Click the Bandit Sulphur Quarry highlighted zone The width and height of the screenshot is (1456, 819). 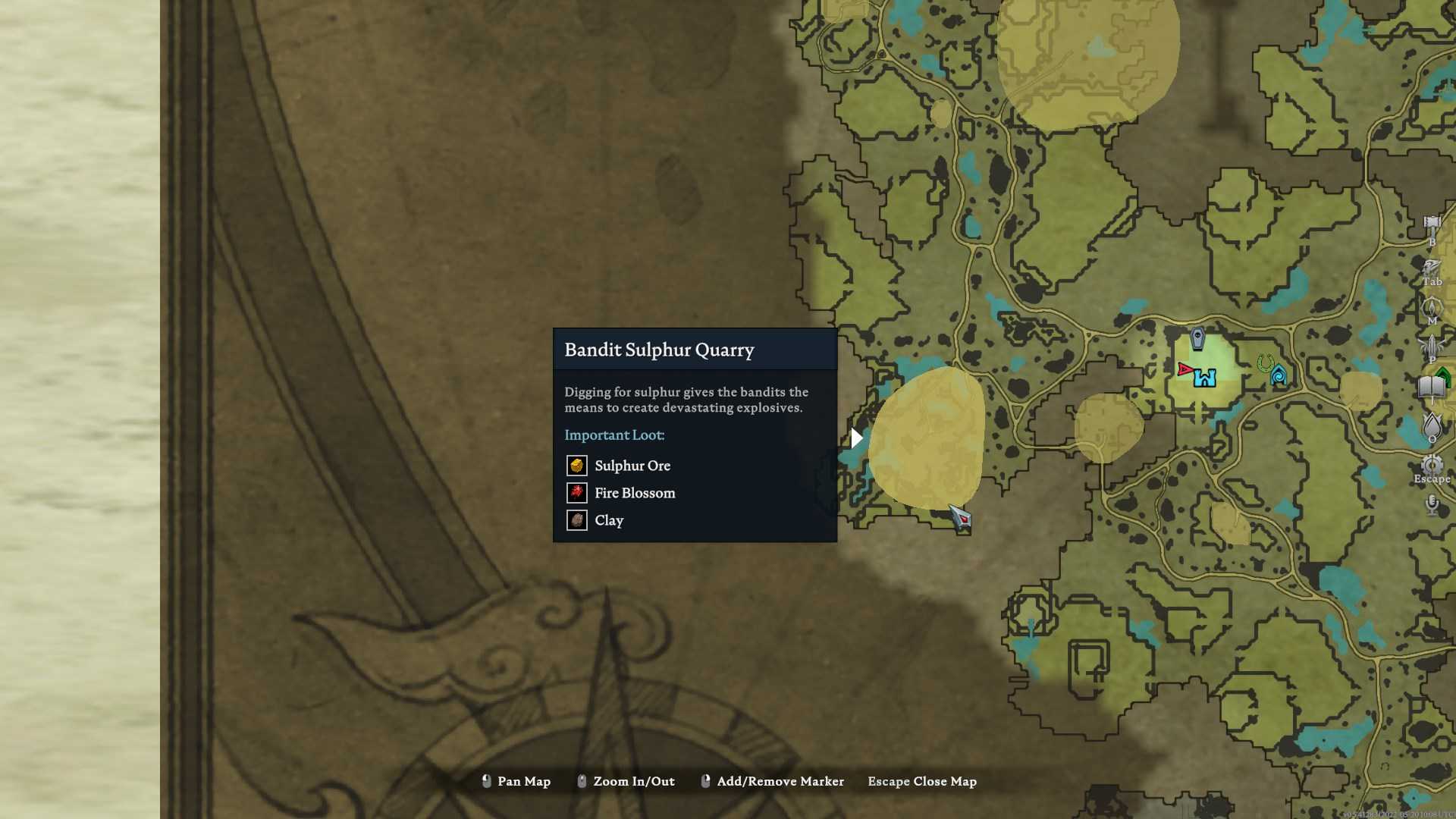coord(927,438)
